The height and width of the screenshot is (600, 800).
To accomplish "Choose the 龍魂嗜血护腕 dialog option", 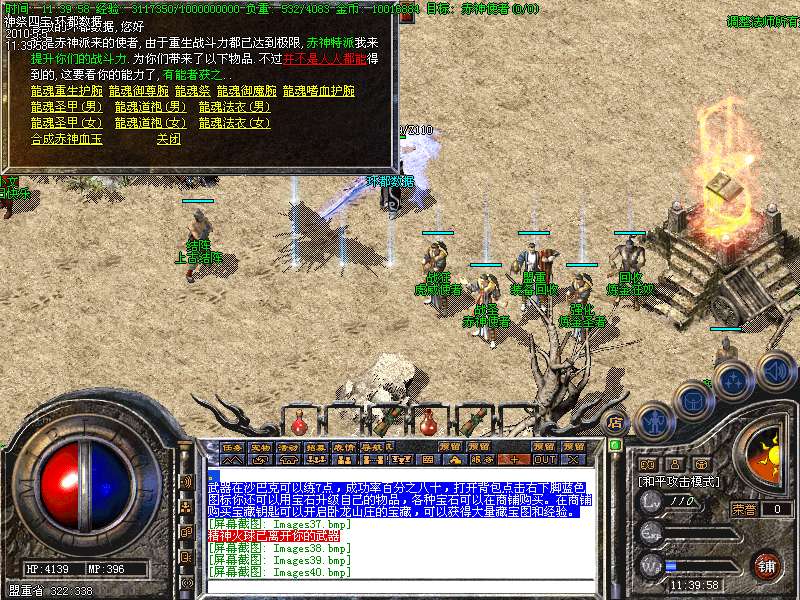I will pos(319,91).
